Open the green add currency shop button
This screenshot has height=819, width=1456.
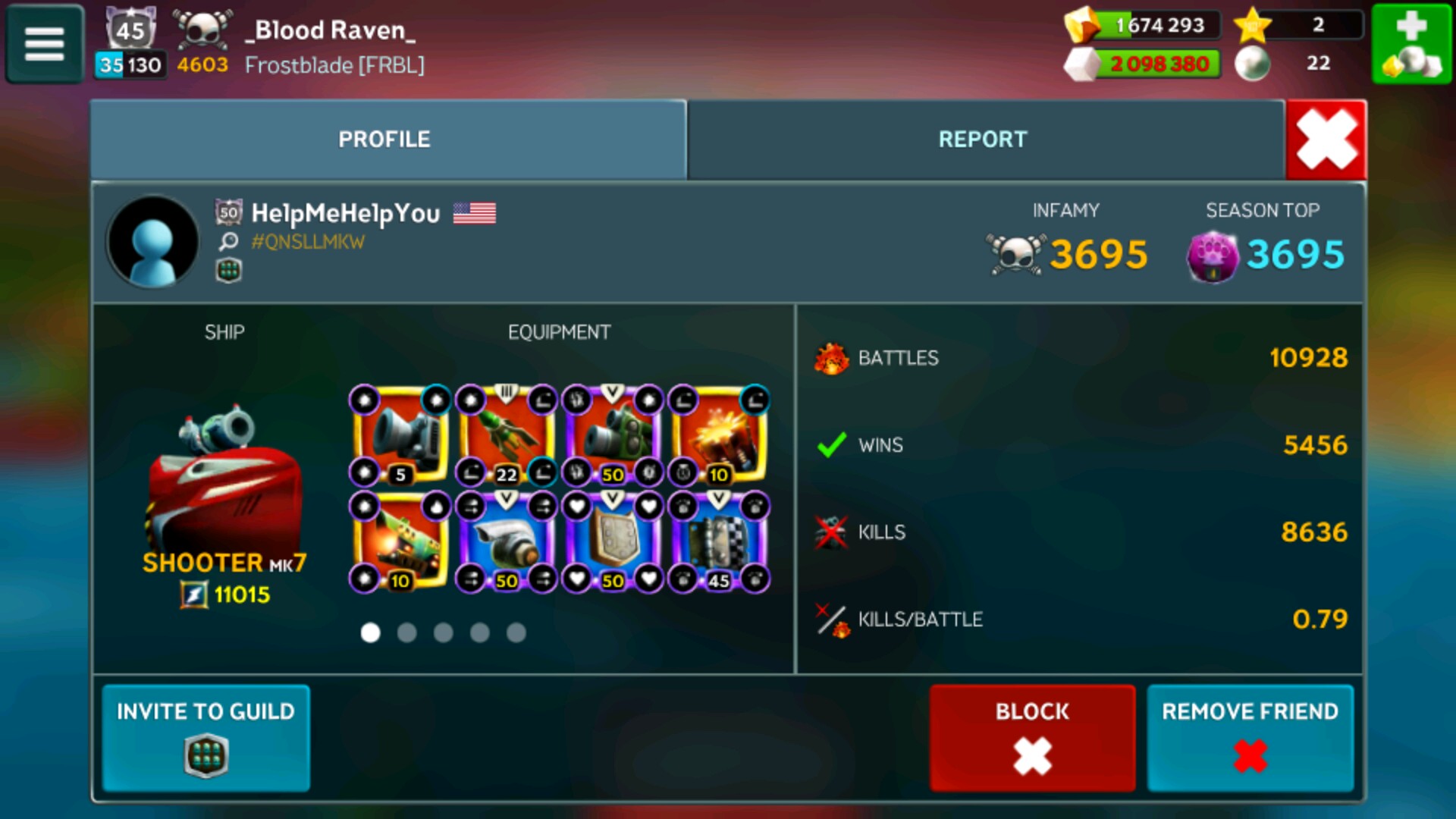[1410, 43]
